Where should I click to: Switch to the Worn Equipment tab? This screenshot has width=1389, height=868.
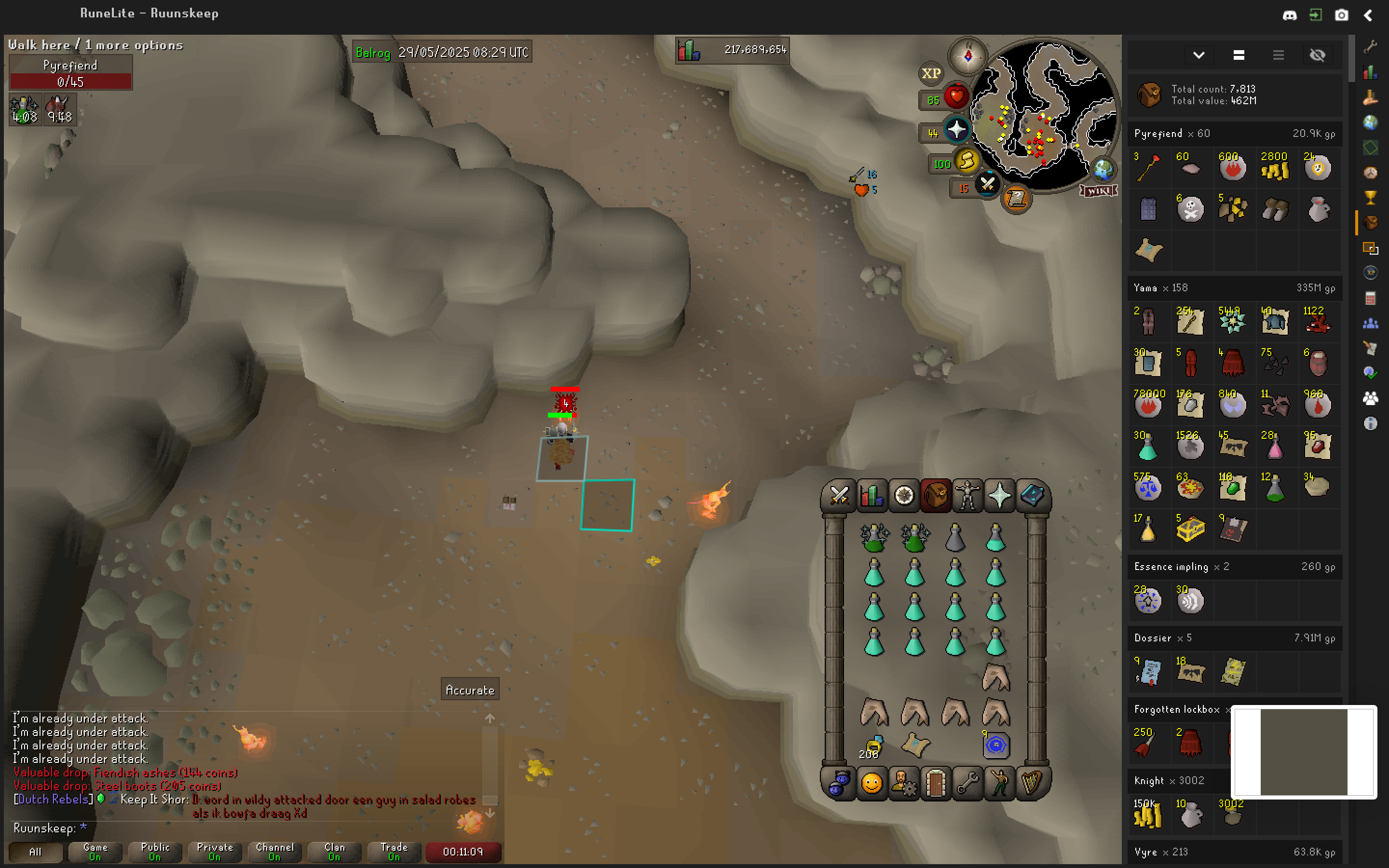tap(967, 495)
